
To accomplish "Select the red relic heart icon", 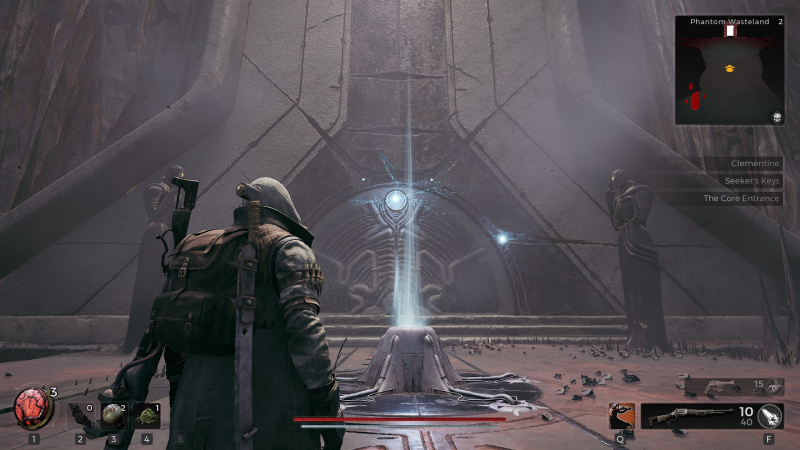I will 31,408.
